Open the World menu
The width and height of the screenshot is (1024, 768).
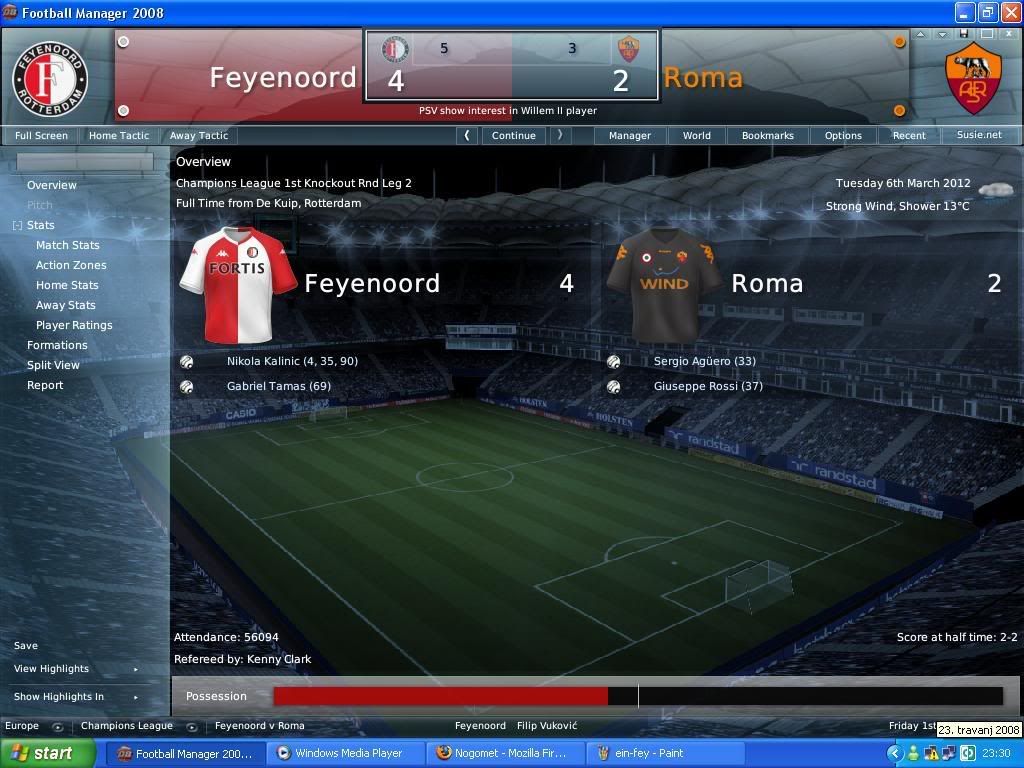pos(697,135)
